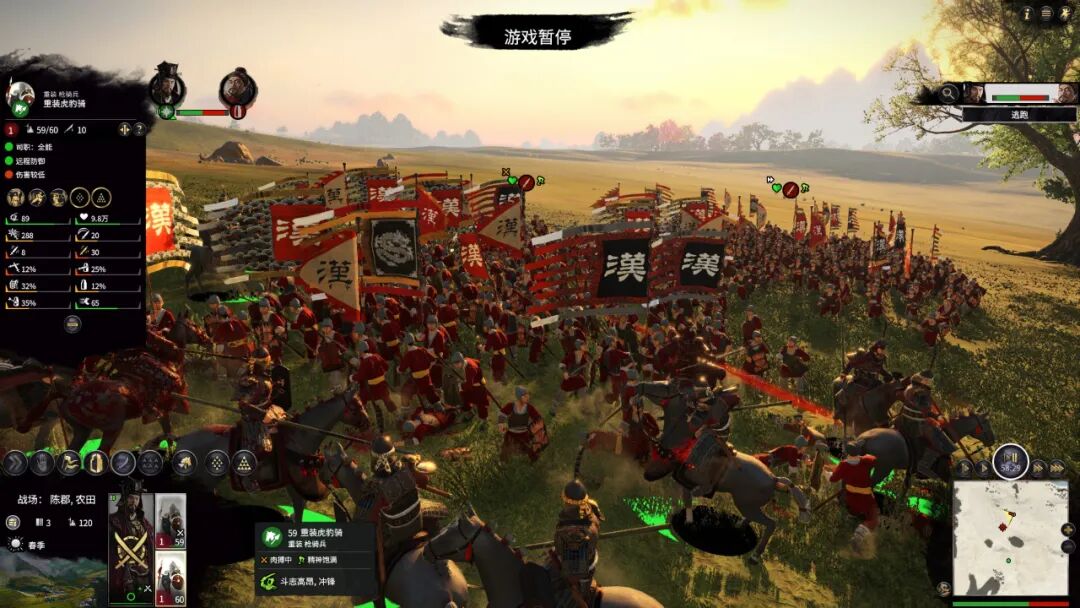The height and width of the screenshot is (608, 1080).
Task: Select the unit card showing 60 soldiers
Action: [x=170, y=577]
